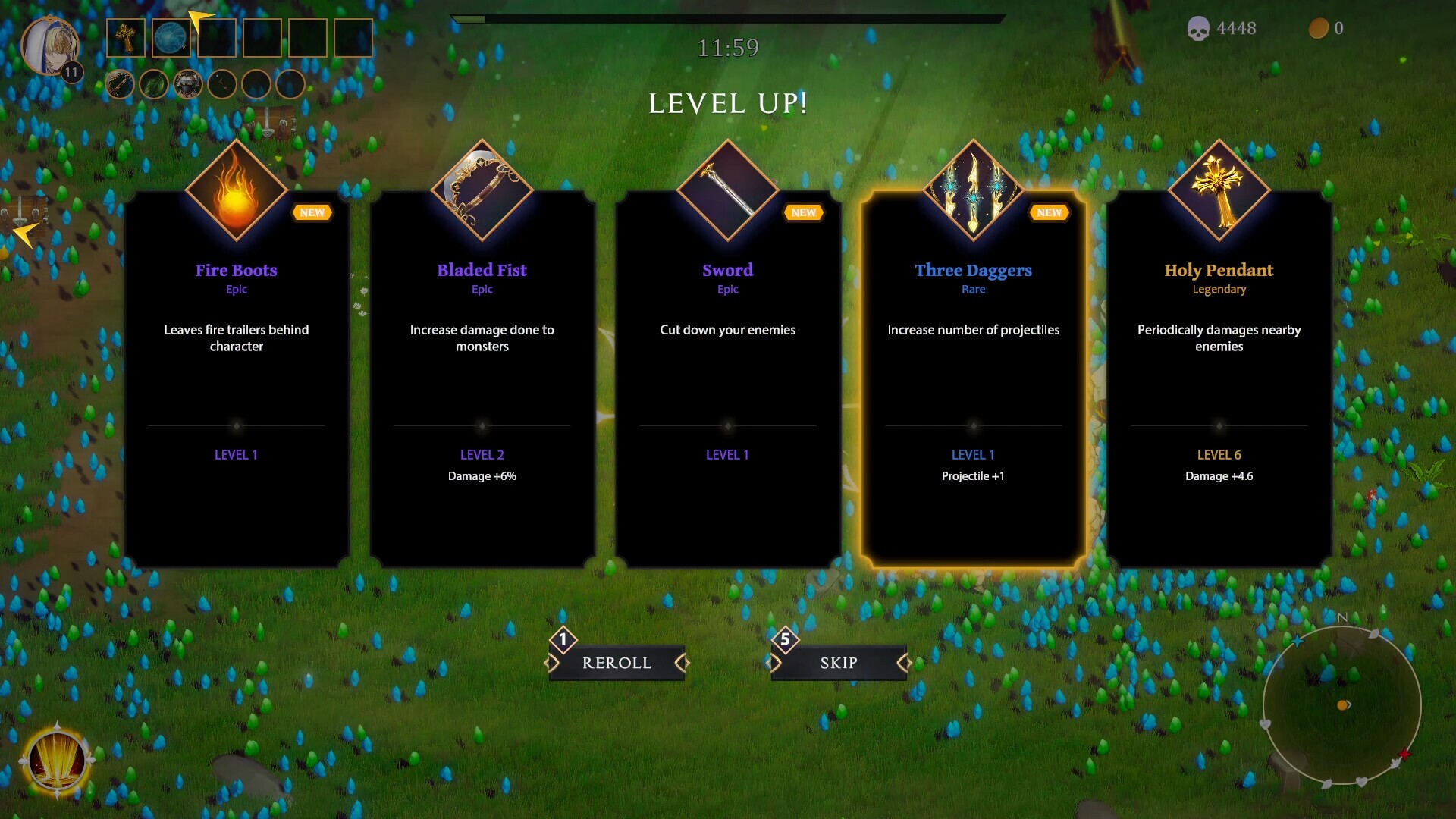Select the highlighted Three Daggers card
This screenshot has height=819, width=1456.
point(974,379)
